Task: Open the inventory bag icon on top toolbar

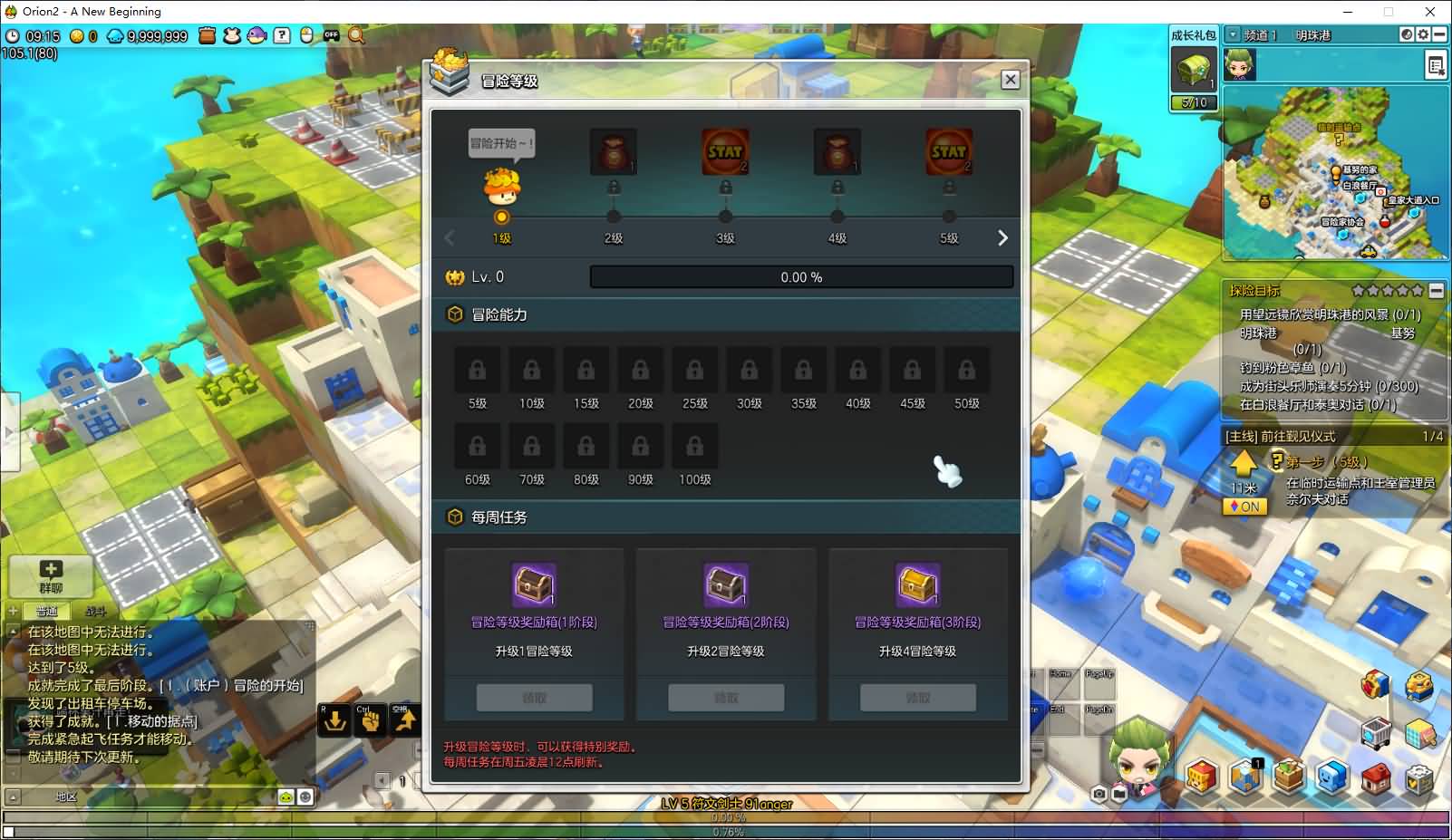Action: click(207, 37)
